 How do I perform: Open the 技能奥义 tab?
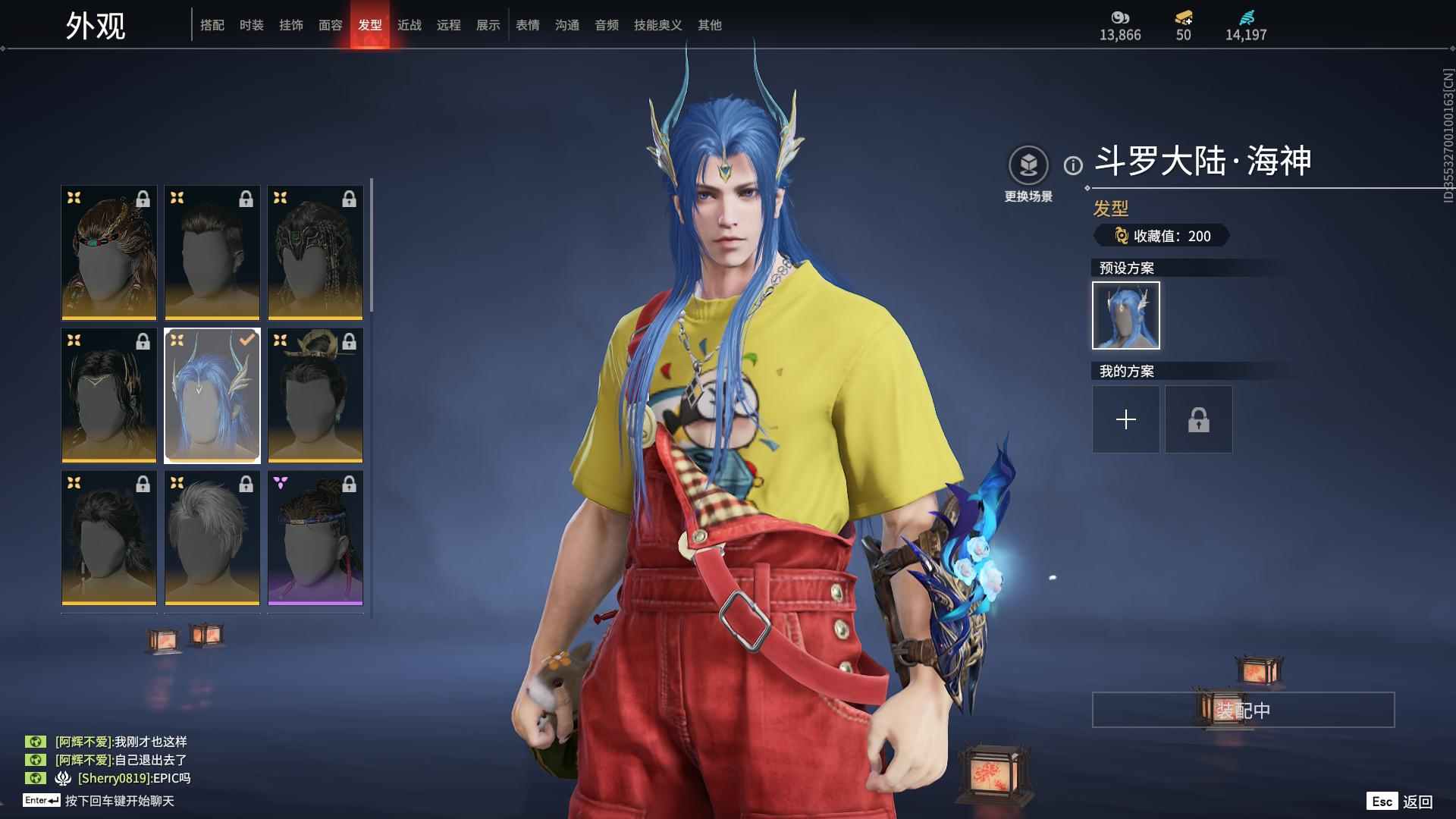coord(657,25)
